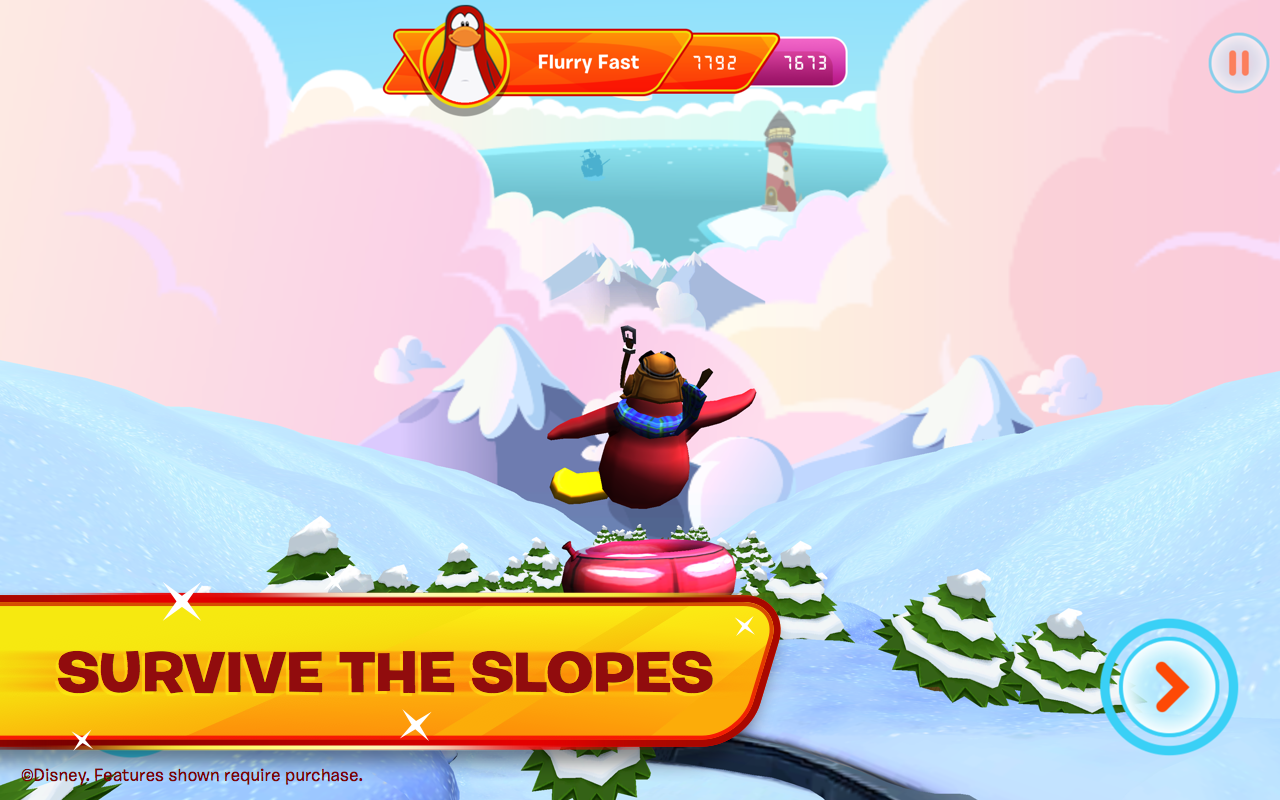Click the lighthouse on the horizon
1280x800 pixels.
pos(778,165)
